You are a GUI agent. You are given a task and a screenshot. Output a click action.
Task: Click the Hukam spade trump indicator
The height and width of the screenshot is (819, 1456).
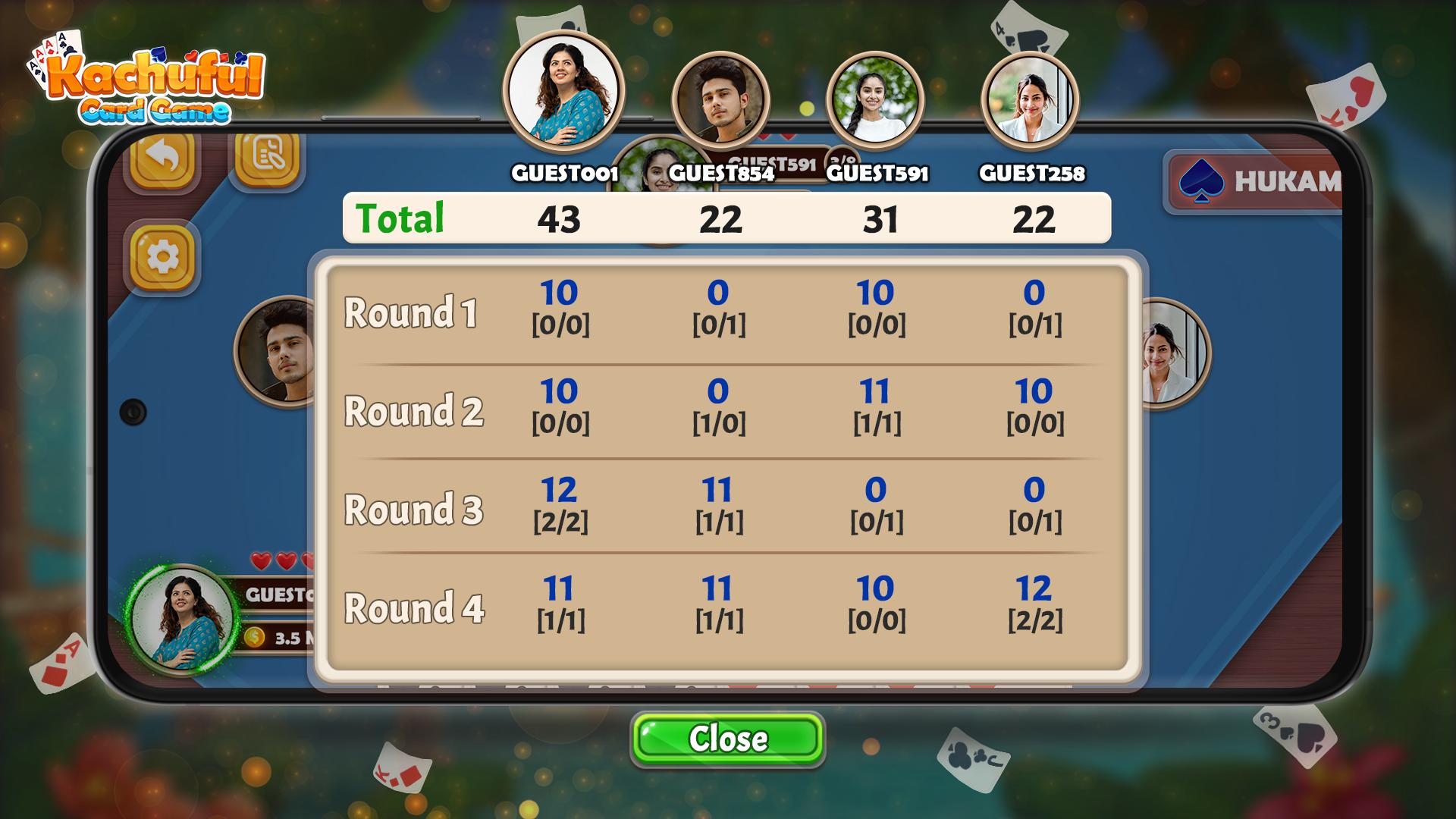1255,182
